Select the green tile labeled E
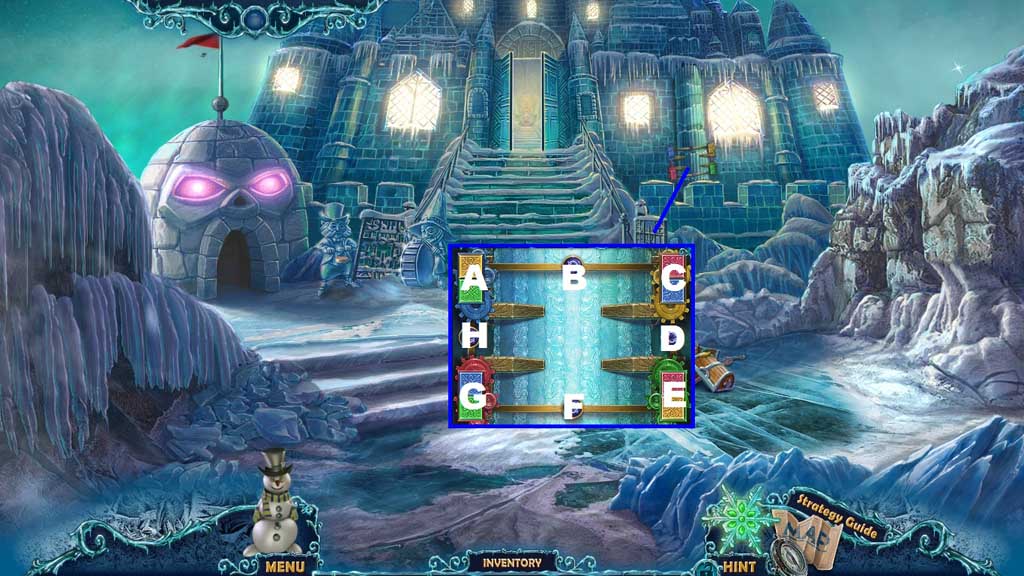 (672, 396)
